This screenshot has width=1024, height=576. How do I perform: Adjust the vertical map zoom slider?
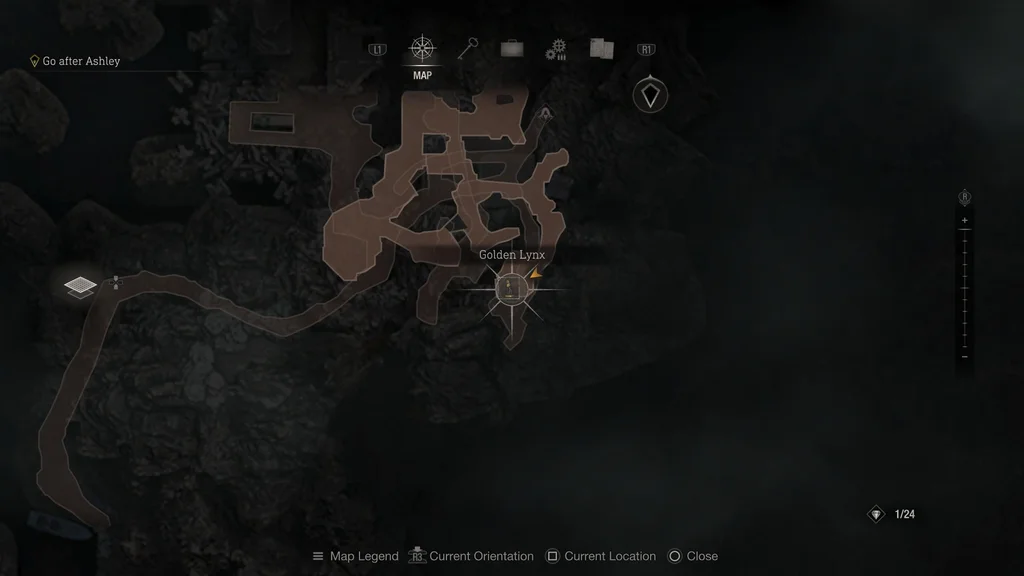point(964,288)
